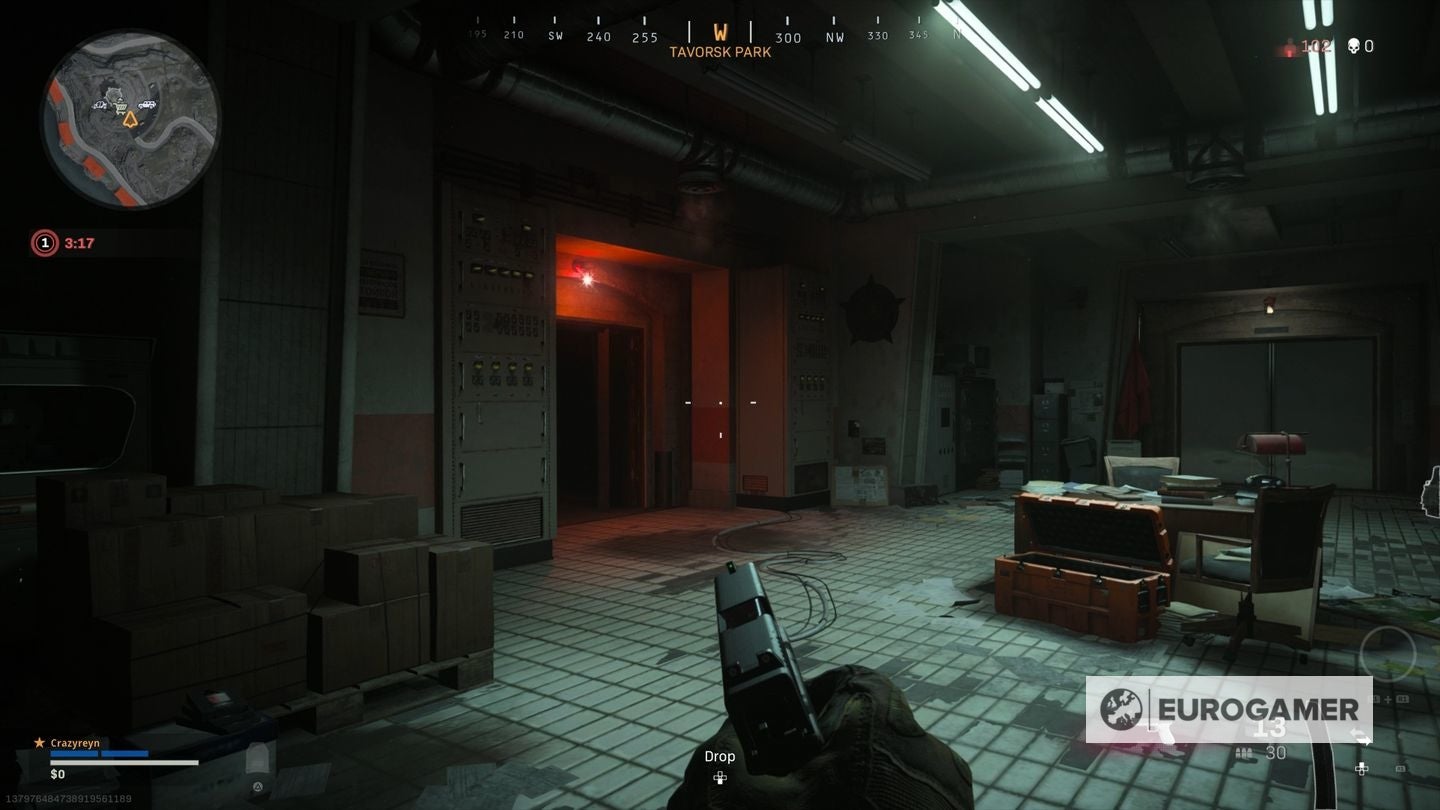Toggle the tactical equipment slot icon
1440x810 pixels.
click(1403, 699)
